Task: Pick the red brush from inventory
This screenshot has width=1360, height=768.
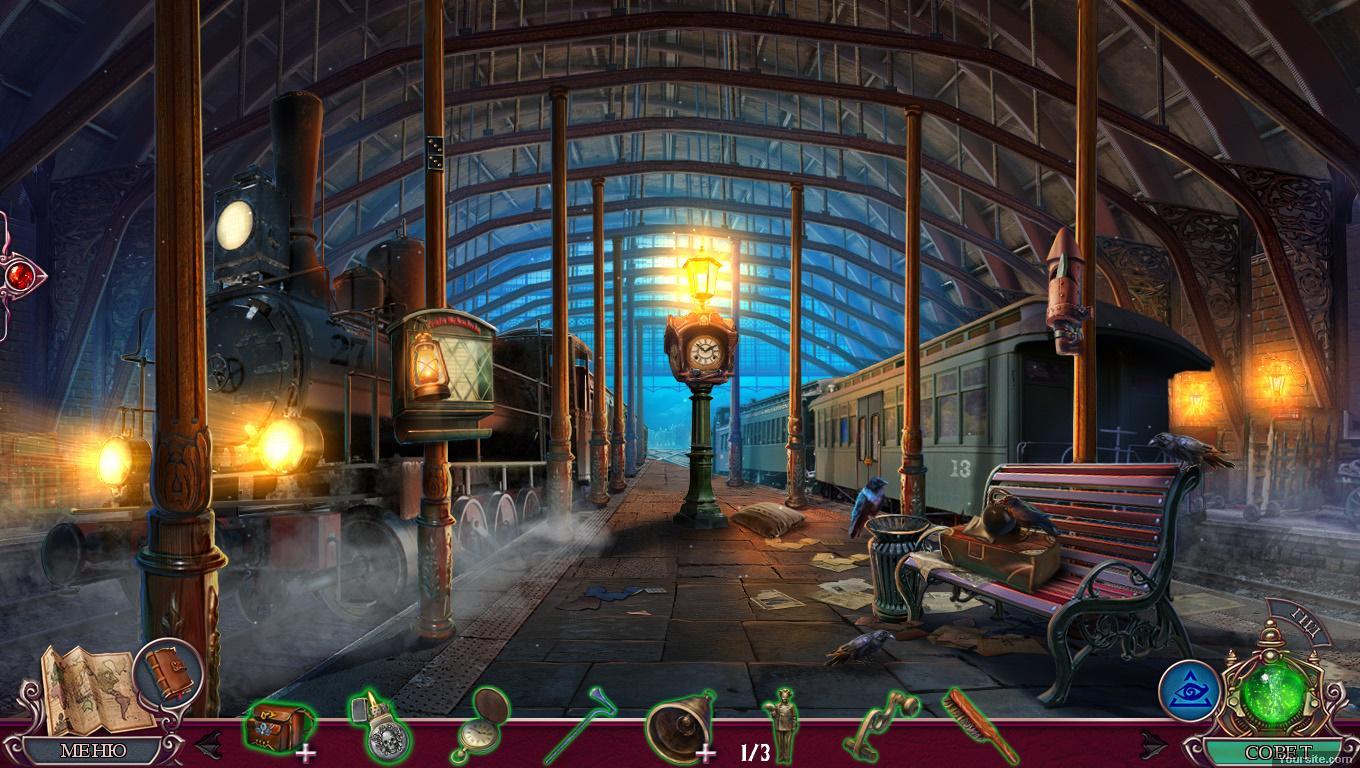Action: click(x=980, y=726)
